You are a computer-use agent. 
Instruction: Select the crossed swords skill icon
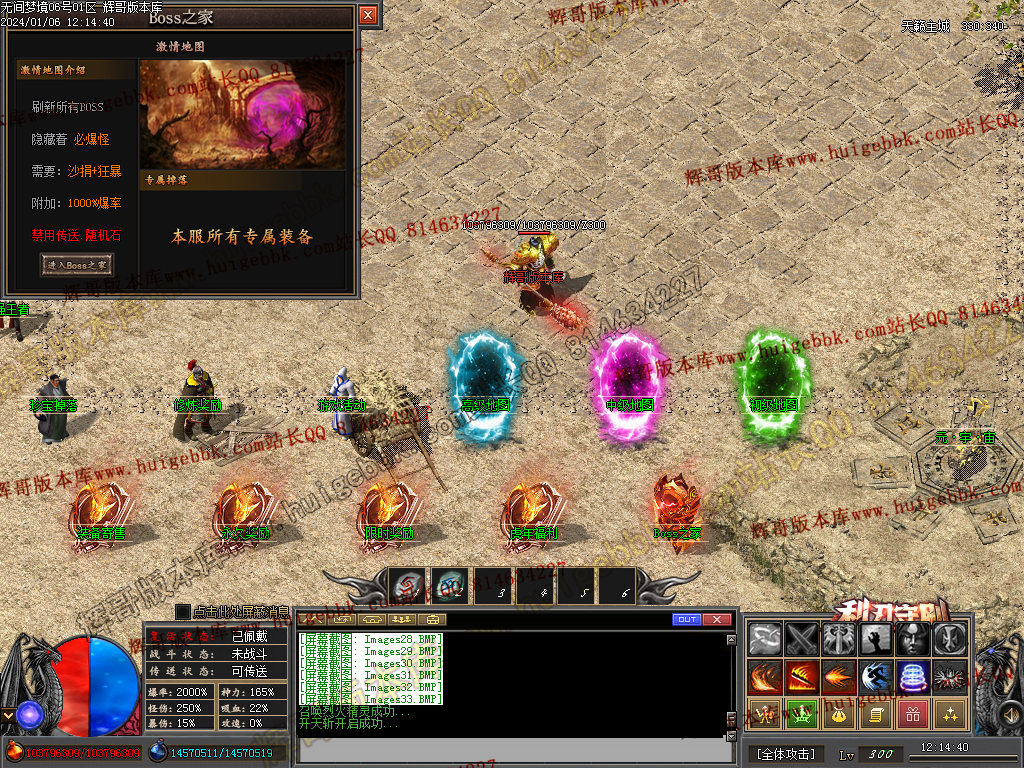tap(802, 639)
